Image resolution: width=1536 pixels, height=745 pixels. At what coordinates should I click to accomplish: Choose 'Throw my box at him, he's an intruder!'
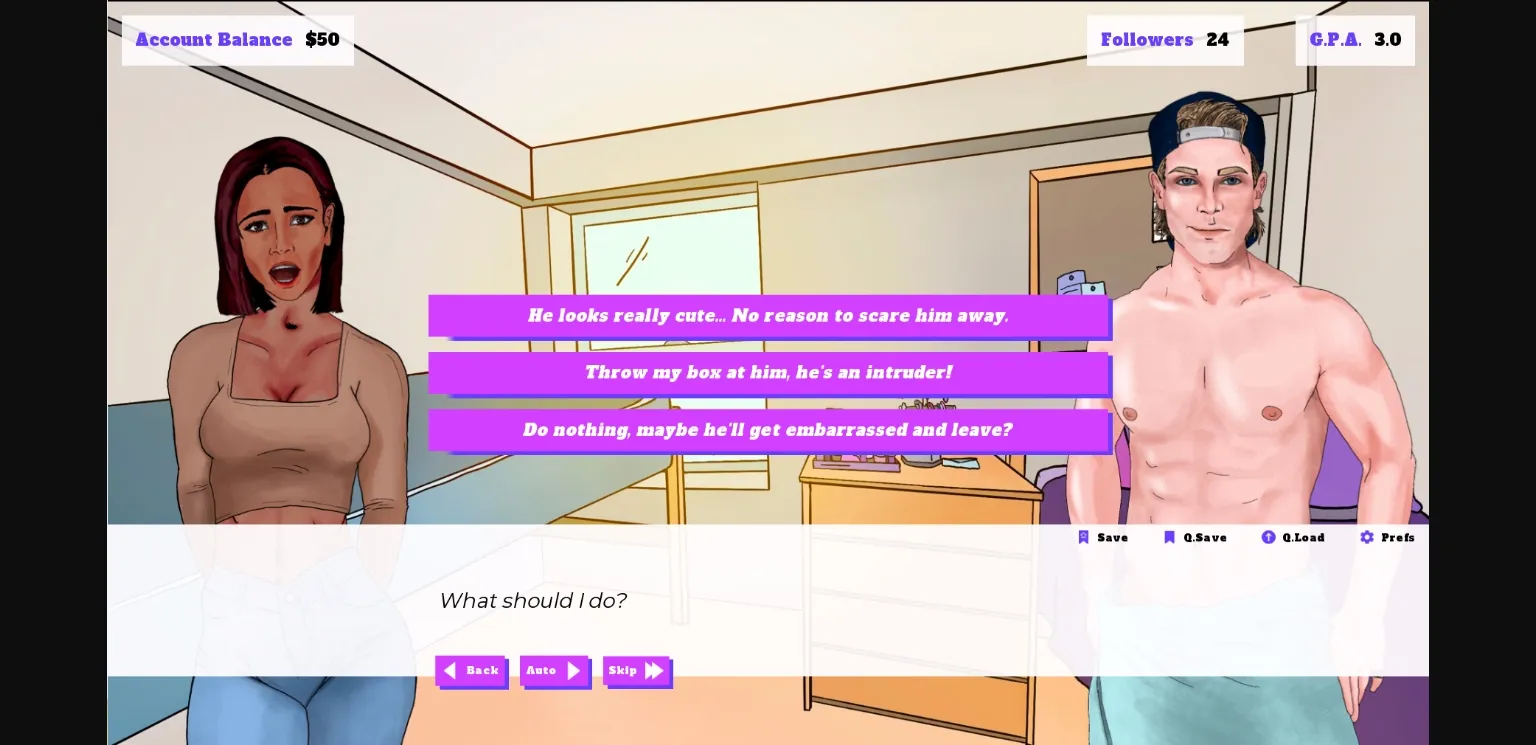pyautogui.click(x=768, y=373)
